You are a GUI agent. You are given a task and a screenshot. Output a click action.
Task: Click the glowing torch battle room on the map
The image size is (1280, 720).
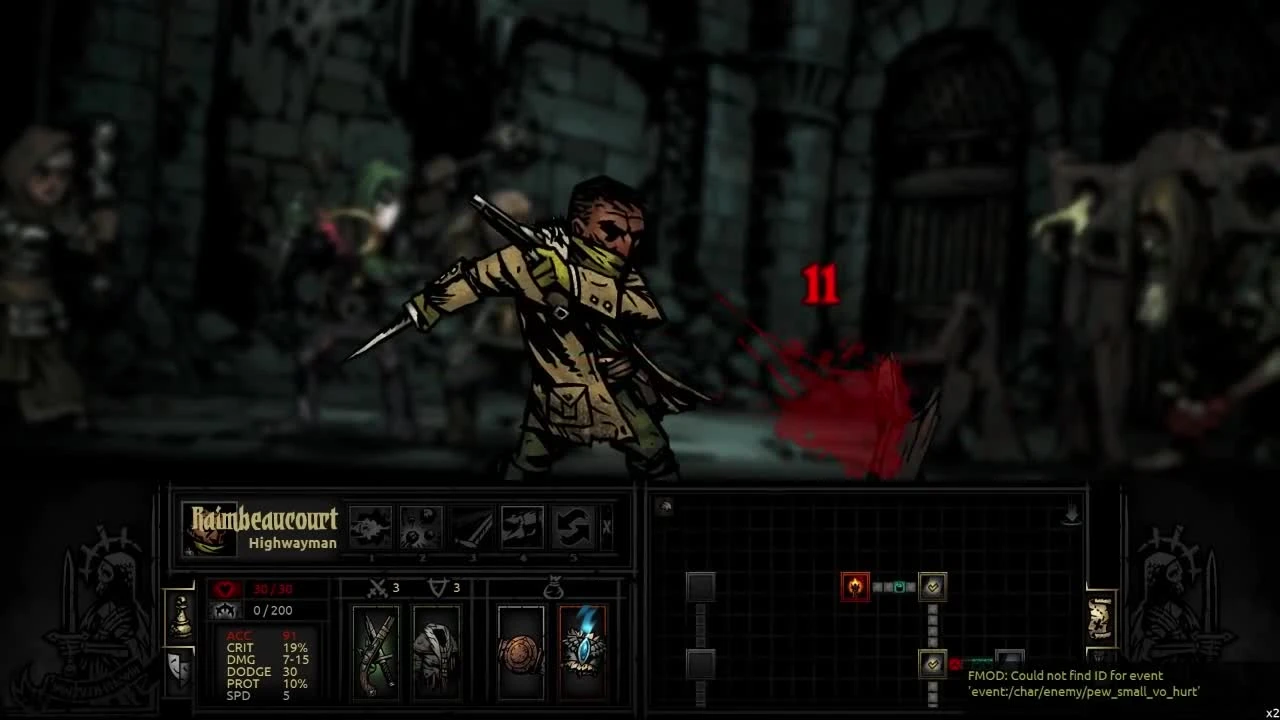pyautogui.click(x=855, y=586)
